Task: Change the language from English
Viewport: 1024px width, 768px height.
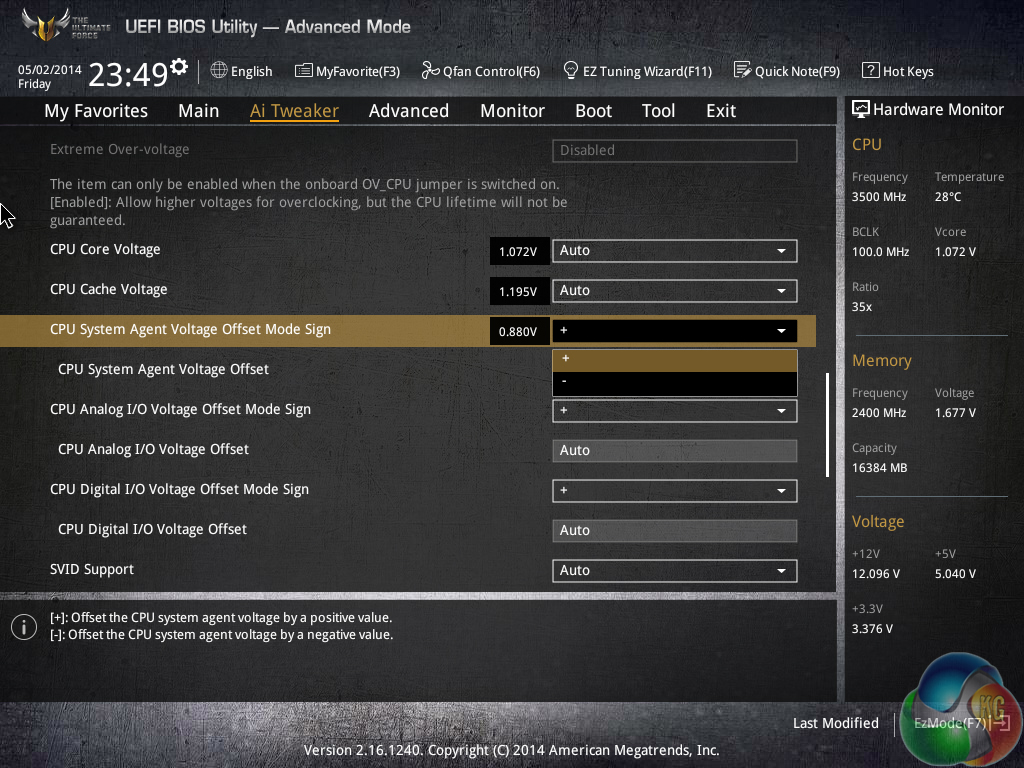Action: [241, 71]
